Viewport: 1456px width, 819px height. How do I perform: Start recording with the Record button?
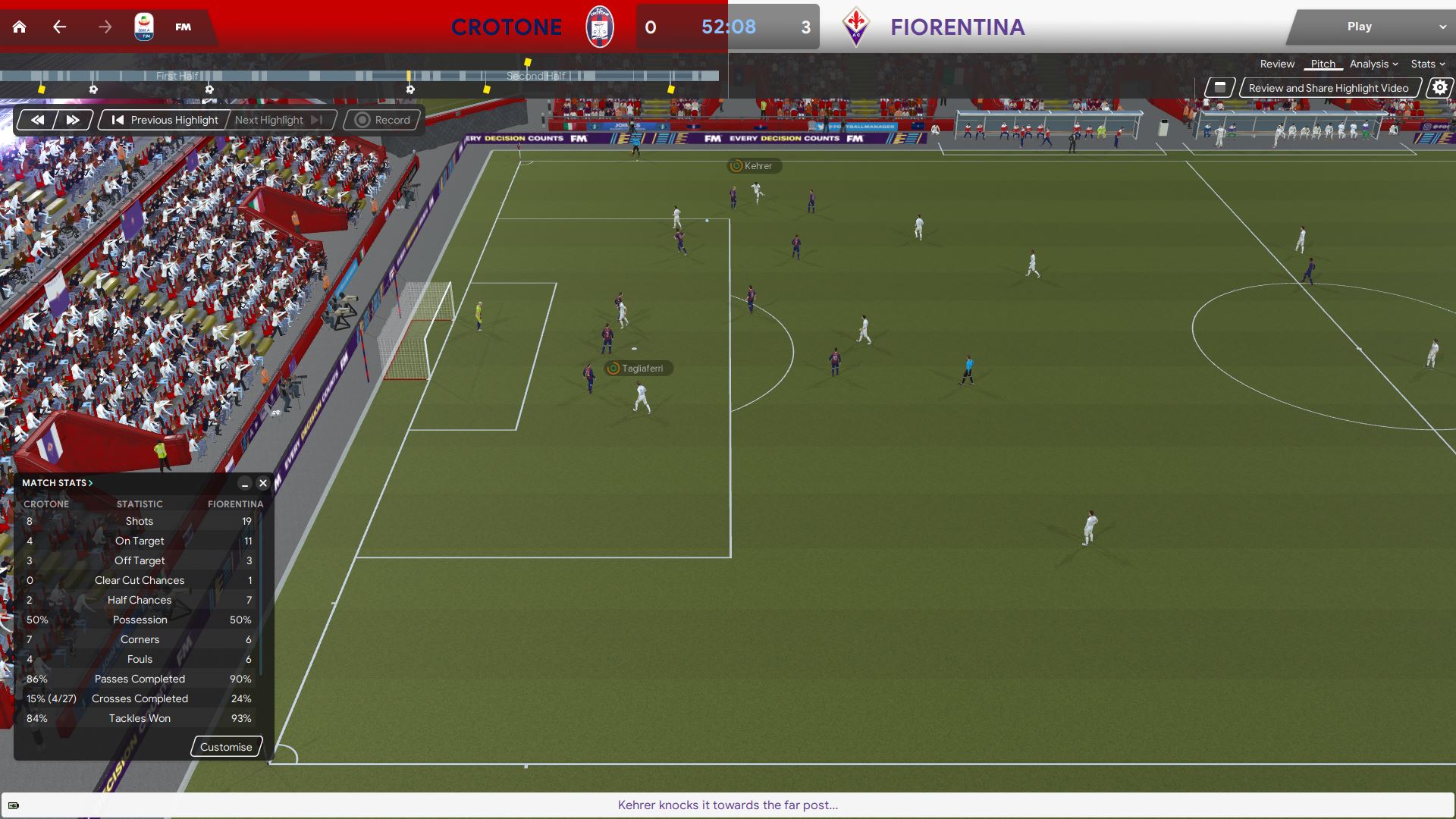(382, 120)
